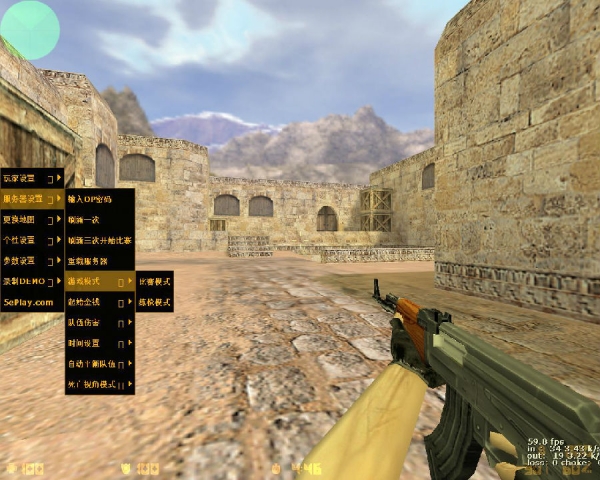Choose 比赛模式 match mode
Viewport: 600px width, 480px height.
pyautogui.click(x=154, y=281)
